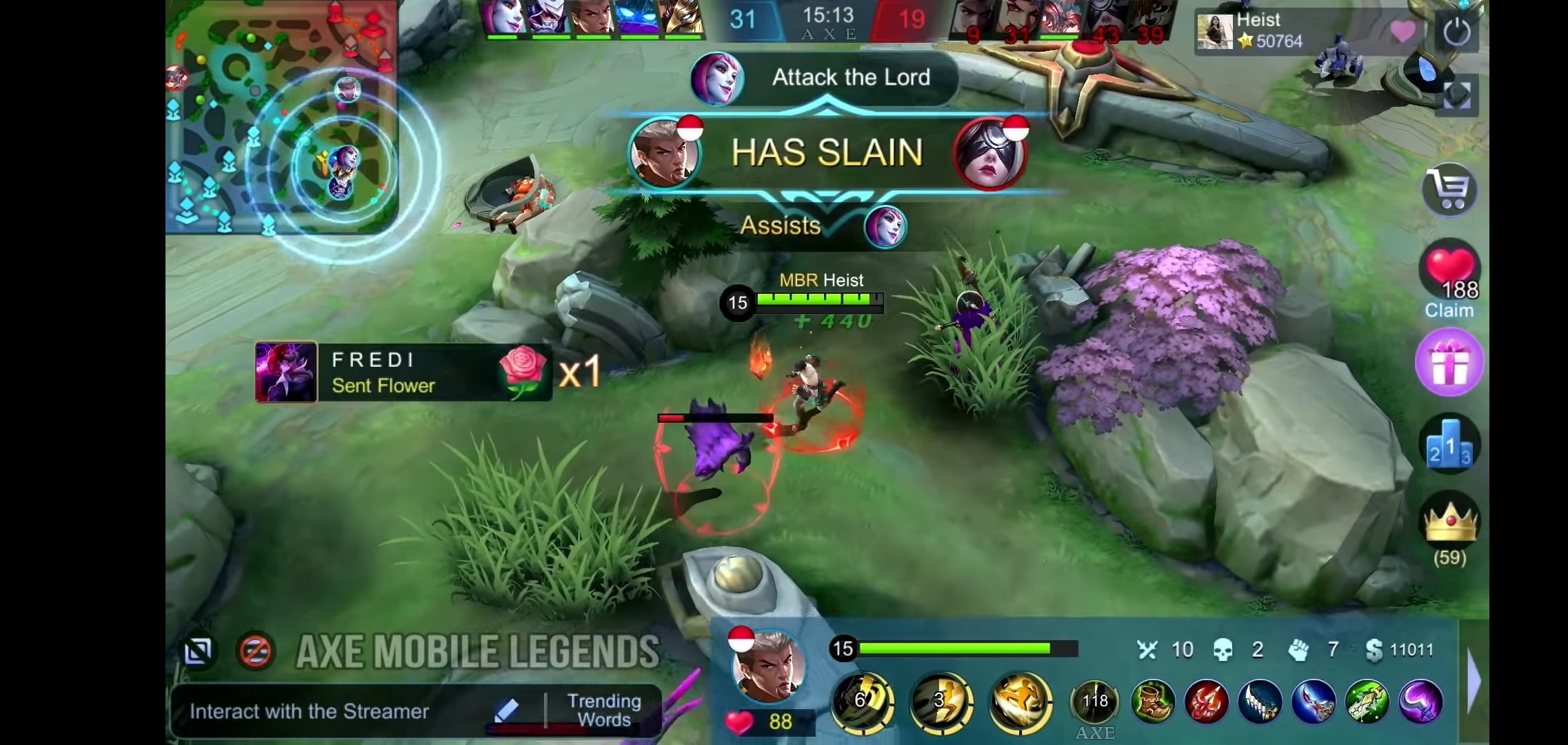Tap the gold coin counter showing 11011
The image size is (1568, 745).
[x=1400, y=649]
